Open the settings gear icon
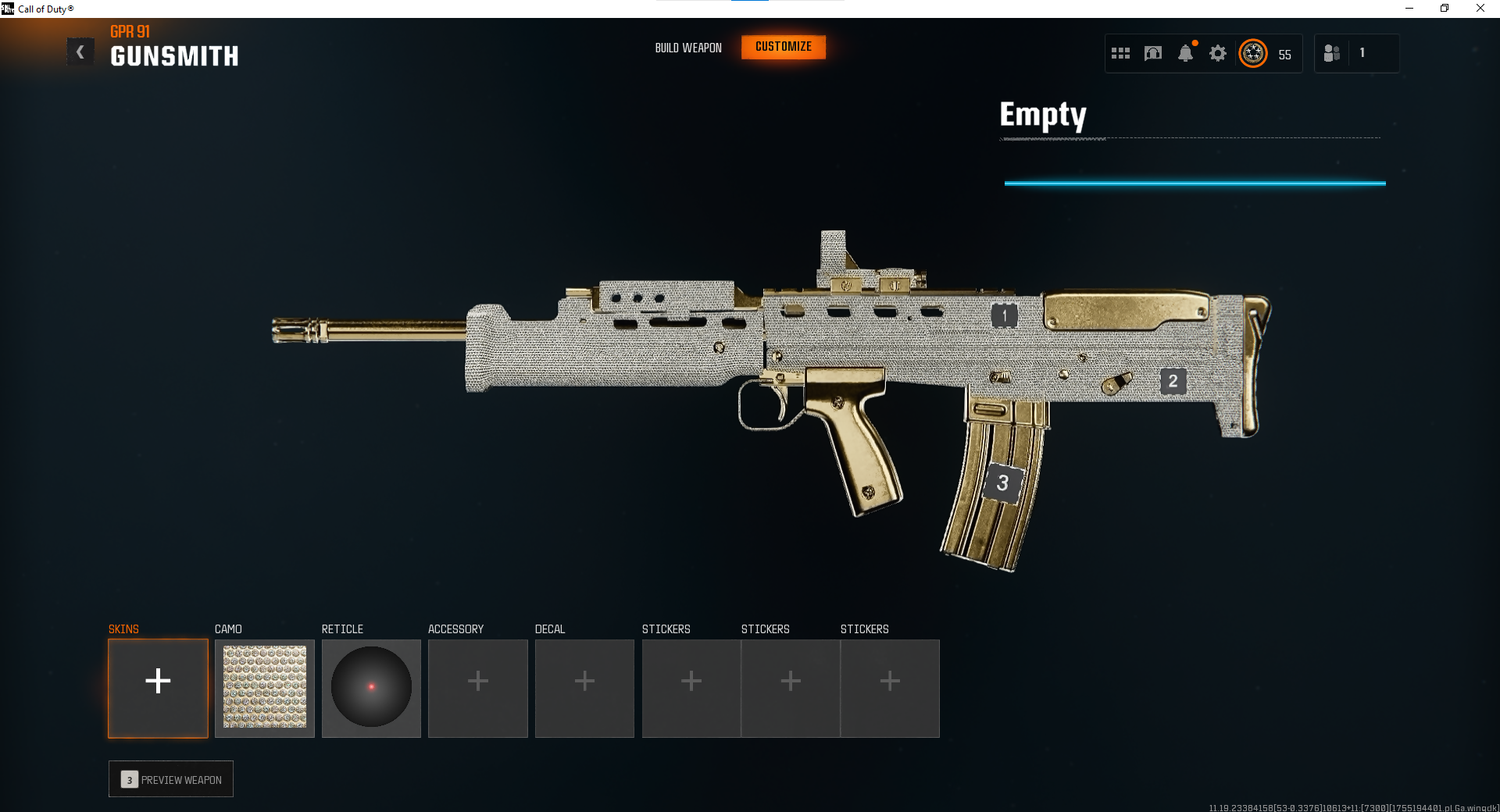1500x812 pixels. tap(1218, 53)
